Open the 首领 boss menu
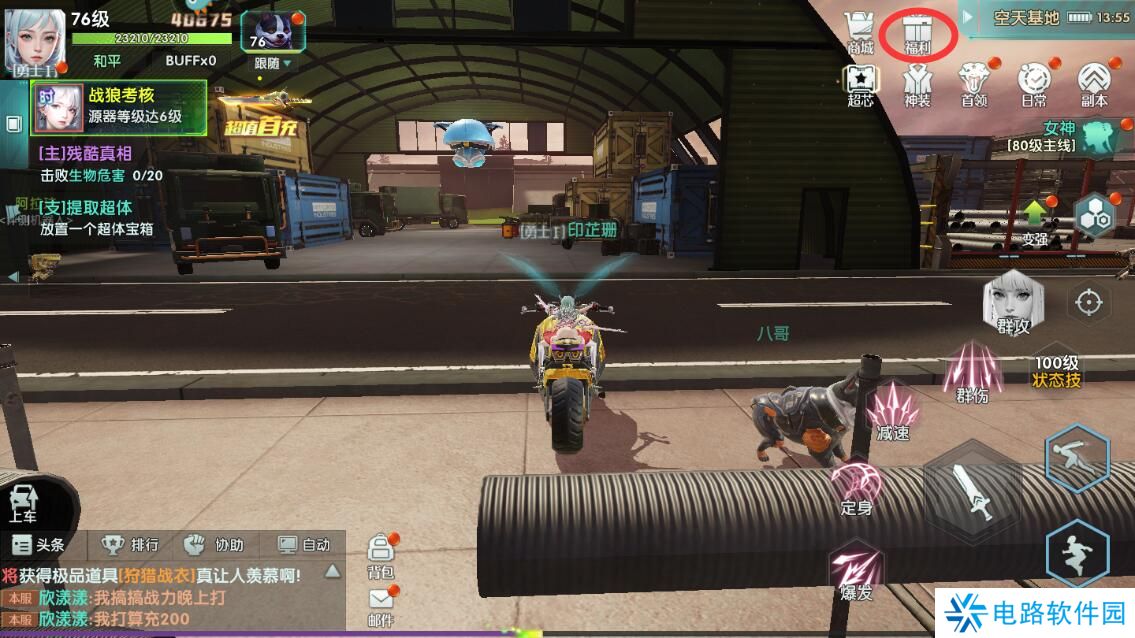1135x638 pixels. pyautogui.click(x=974, y=84)
